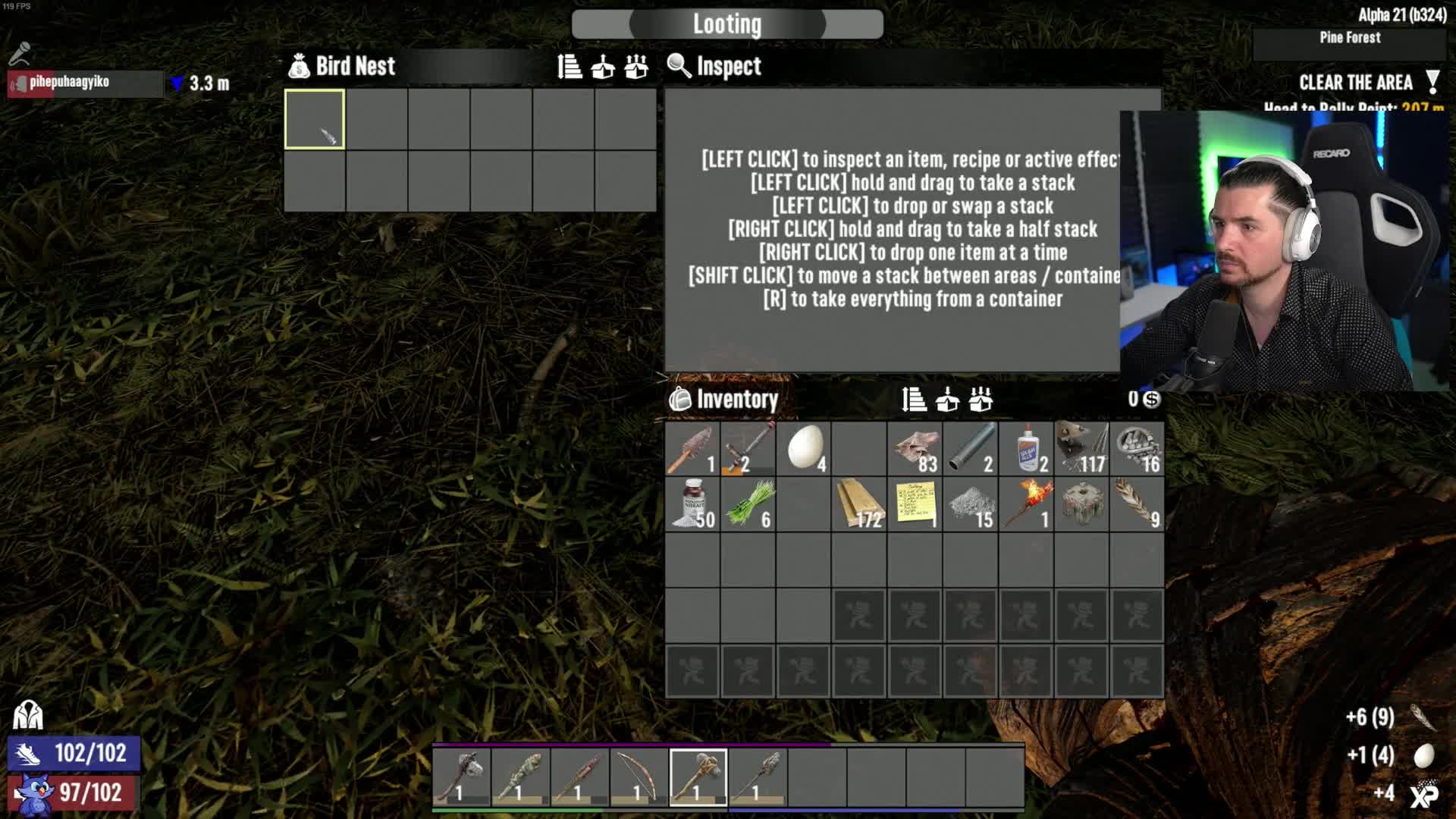1456x819 pixels.
Task: Choose the glue bottle slot
Action: click(x=1027, y=448)
